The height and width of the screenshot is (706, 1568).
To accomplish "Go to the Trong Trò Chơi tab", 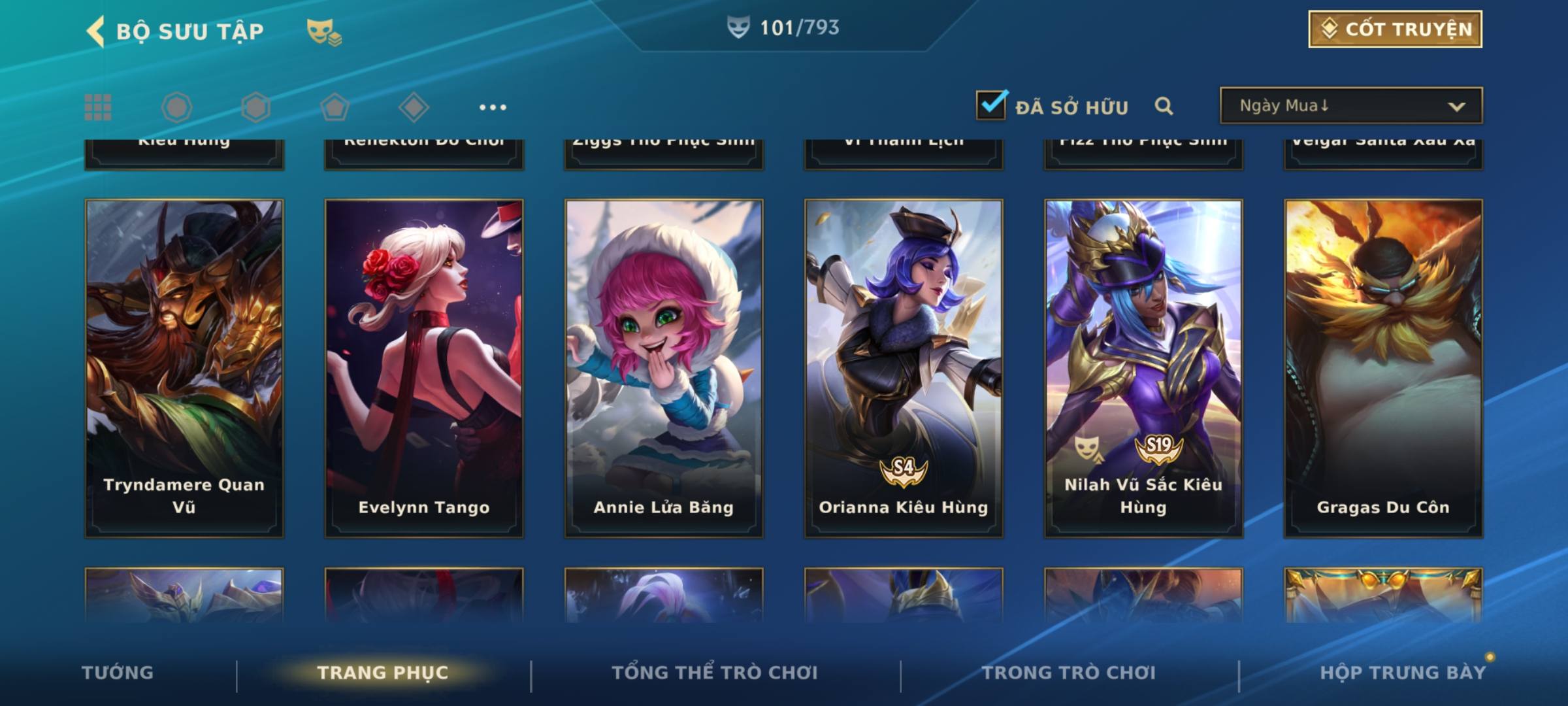I will coord(1069,673).
